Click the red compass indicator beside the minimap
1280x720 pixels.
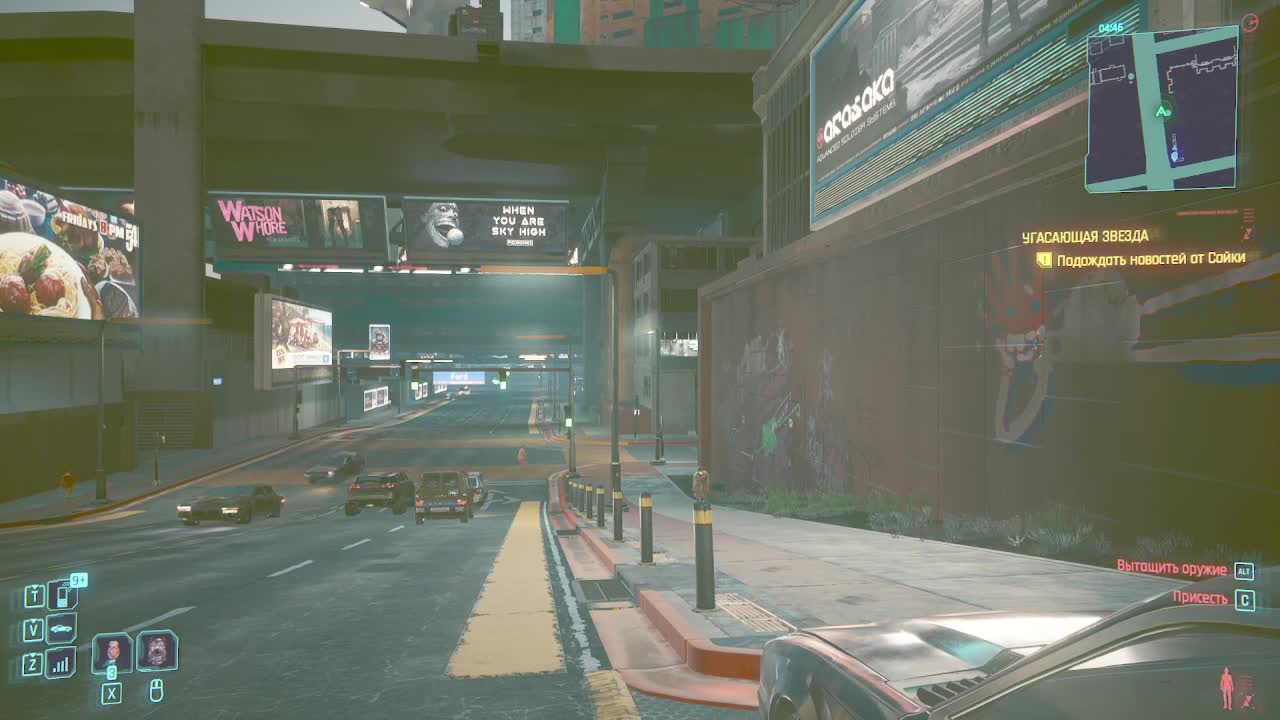(1250, 22)
